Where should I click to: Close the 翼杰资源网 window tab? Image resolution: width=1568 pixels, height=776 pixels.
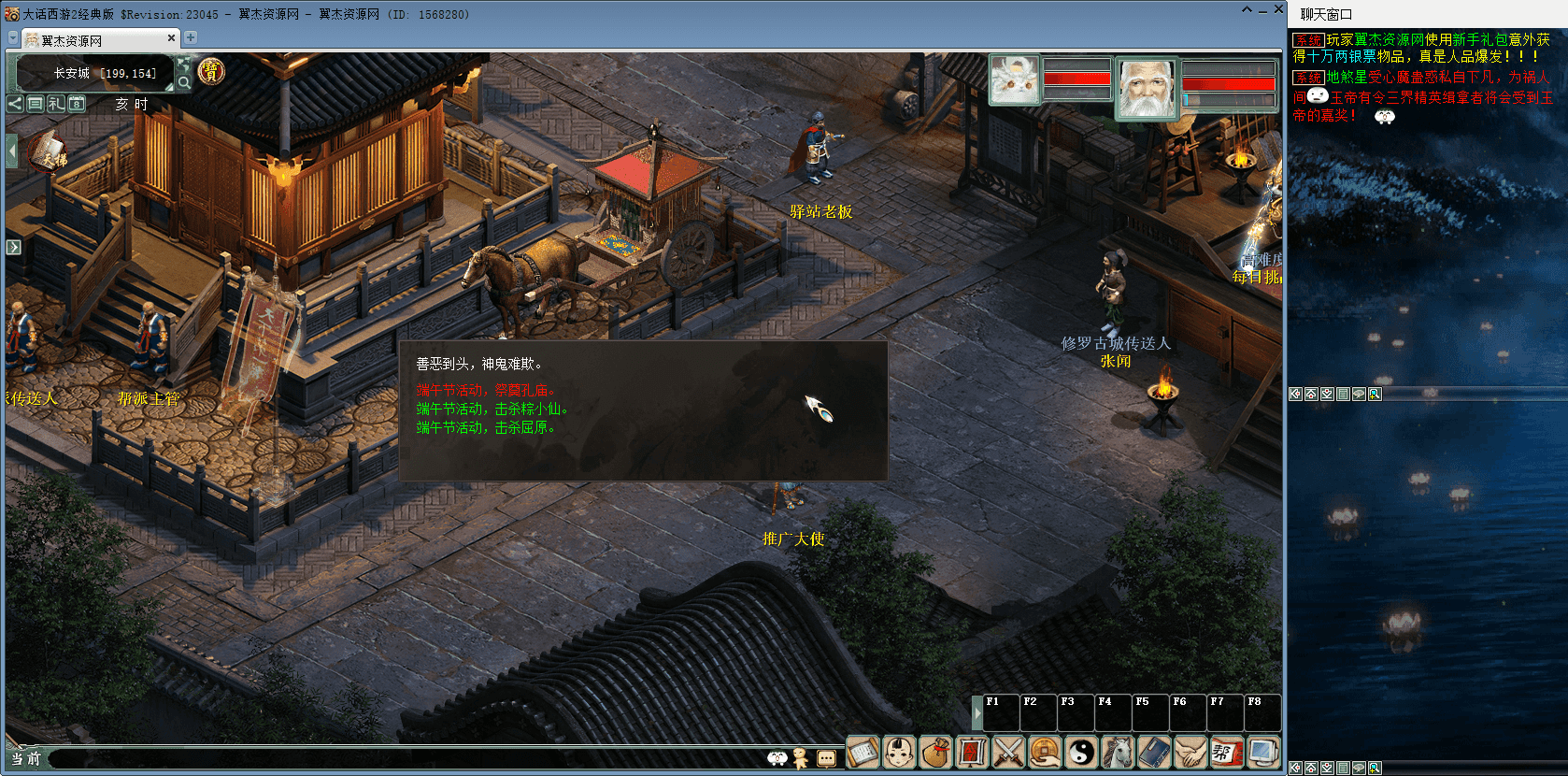pos(171,38)
